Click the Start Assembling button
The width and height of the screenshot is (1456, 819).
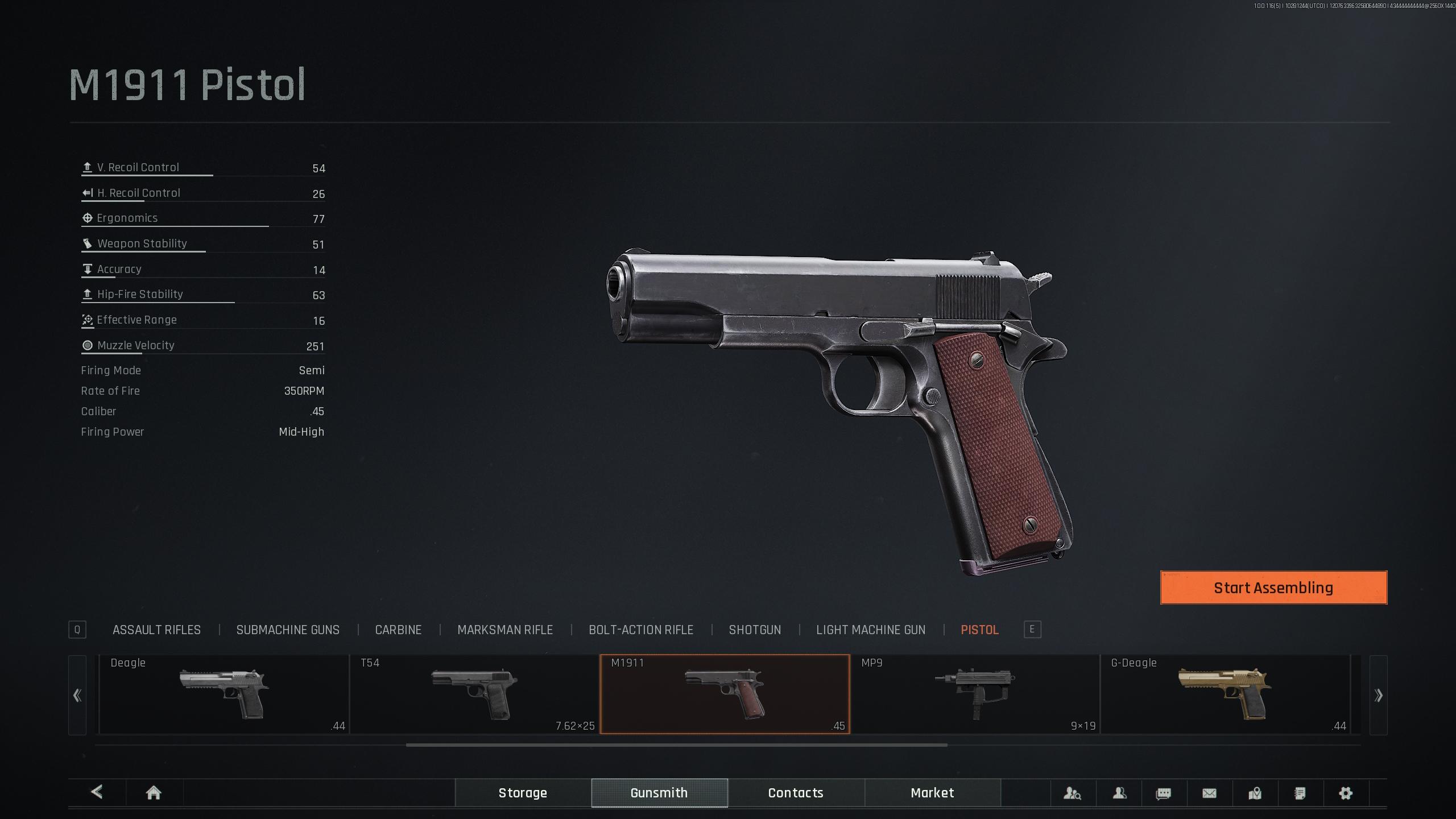(x=1273, y=588)
